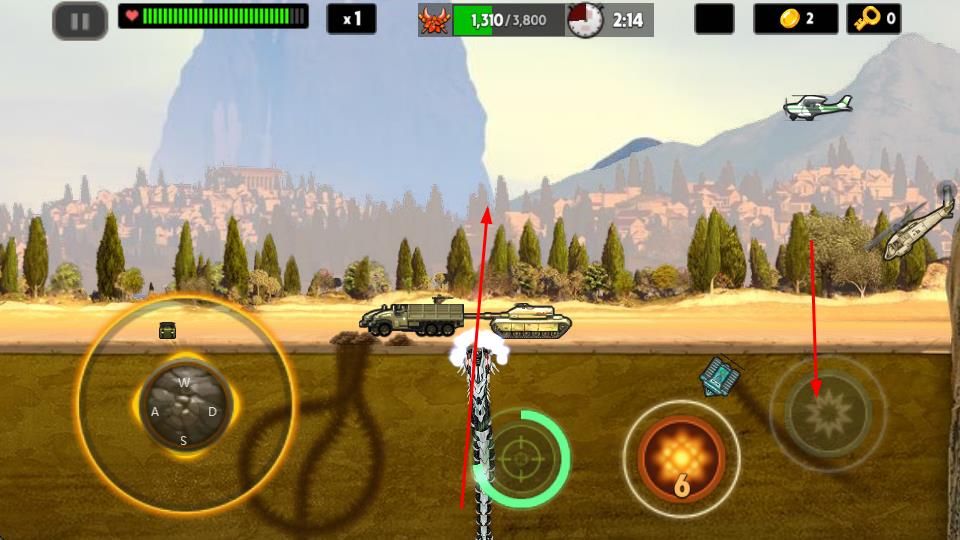This screenshot has height=540, width=960.
Task: Pause the game
Action: tap(80, 19)
